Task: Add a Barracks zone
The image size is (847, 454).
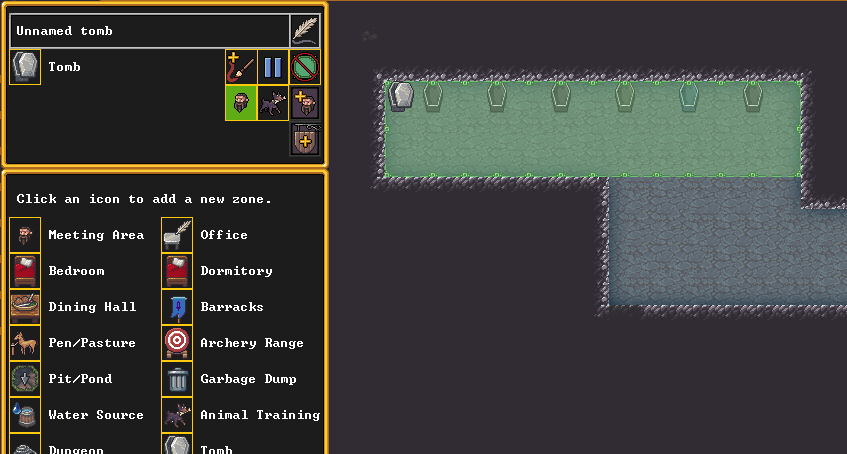Action: [x=177, y=307]
